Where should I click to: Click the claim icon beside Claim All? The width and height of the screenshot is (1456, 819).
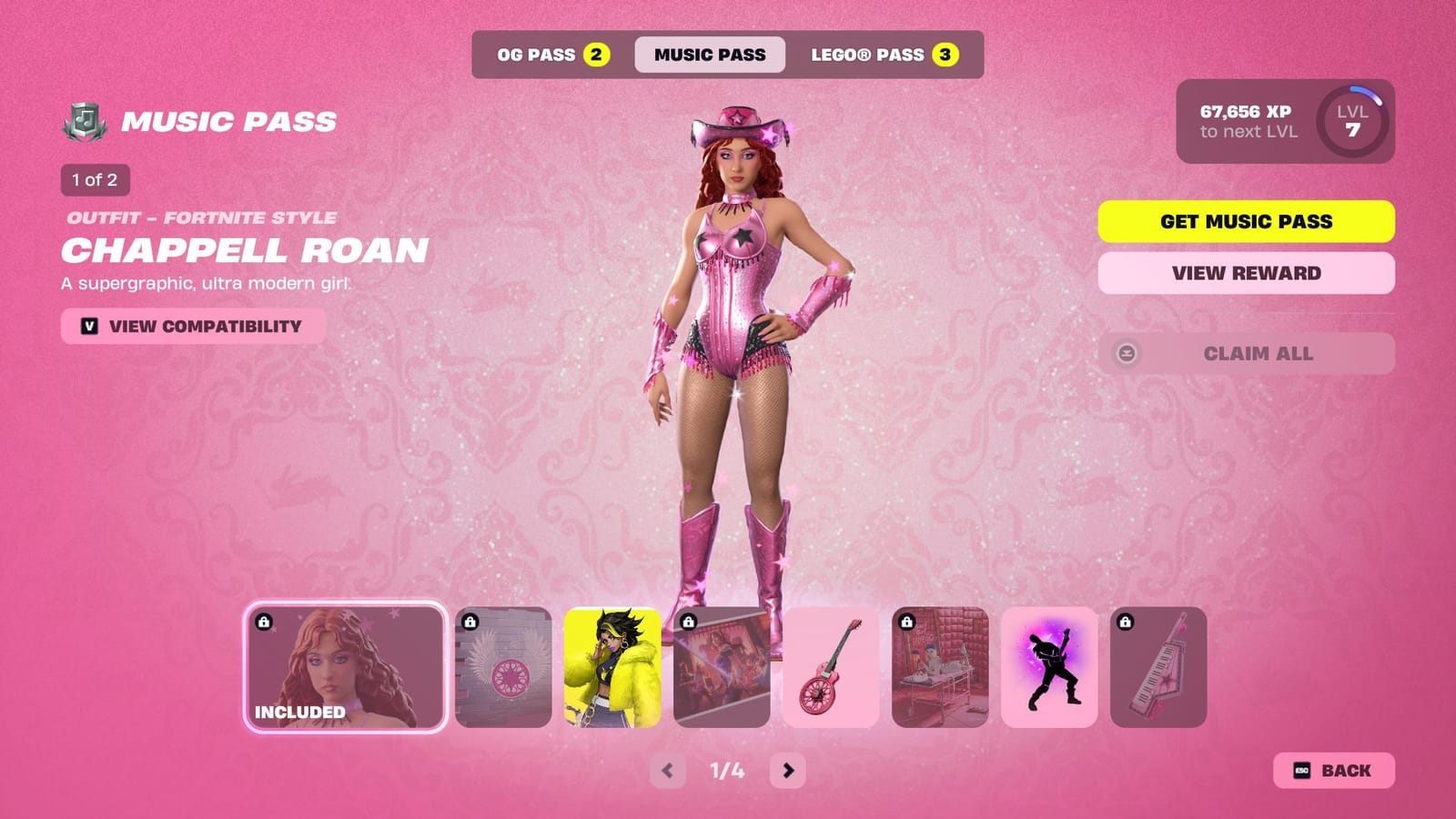tap(1128, 353)
